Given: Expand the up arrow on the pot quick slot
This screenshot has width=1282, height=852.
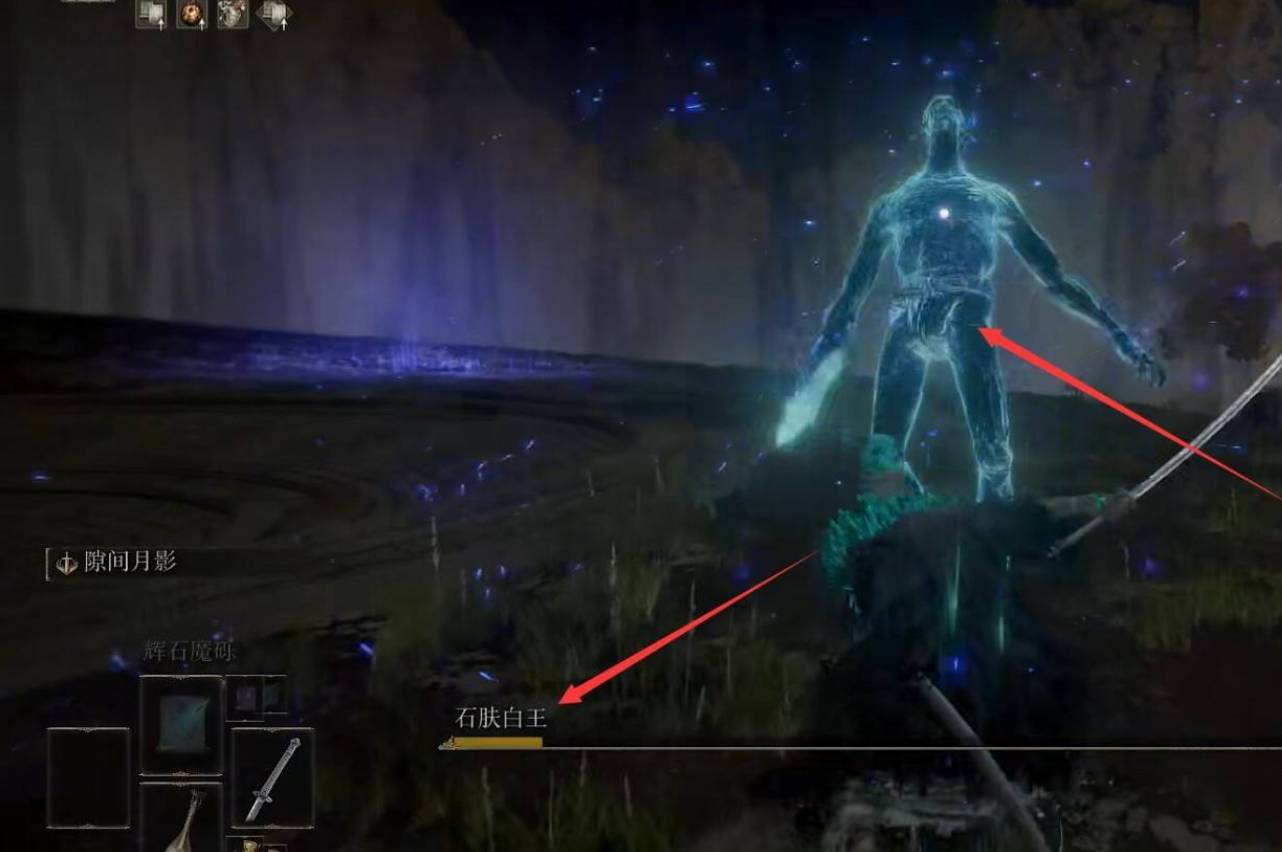Looking at the screenshot, I should [x=201, y=25].
